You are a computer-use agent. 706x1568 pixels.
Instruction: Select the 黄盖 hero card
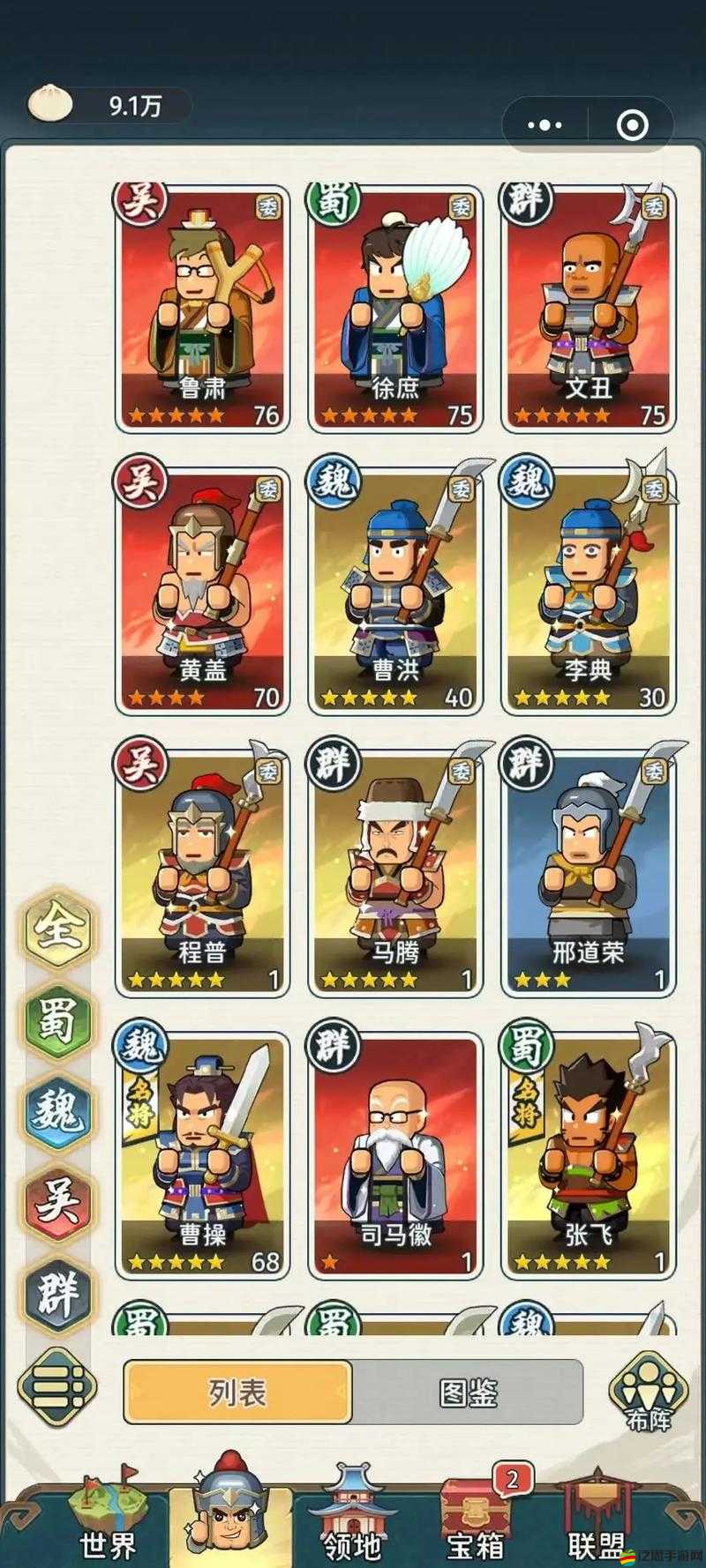coord(203,591)
